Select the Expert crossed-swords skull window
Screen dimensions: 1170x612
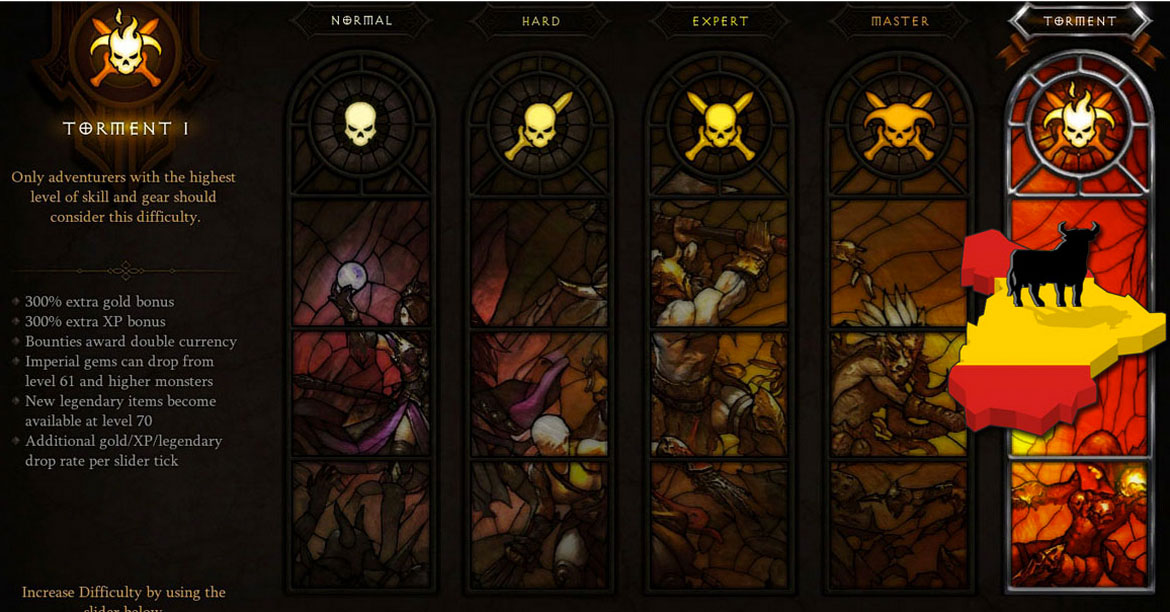click(x=719, y=125)
